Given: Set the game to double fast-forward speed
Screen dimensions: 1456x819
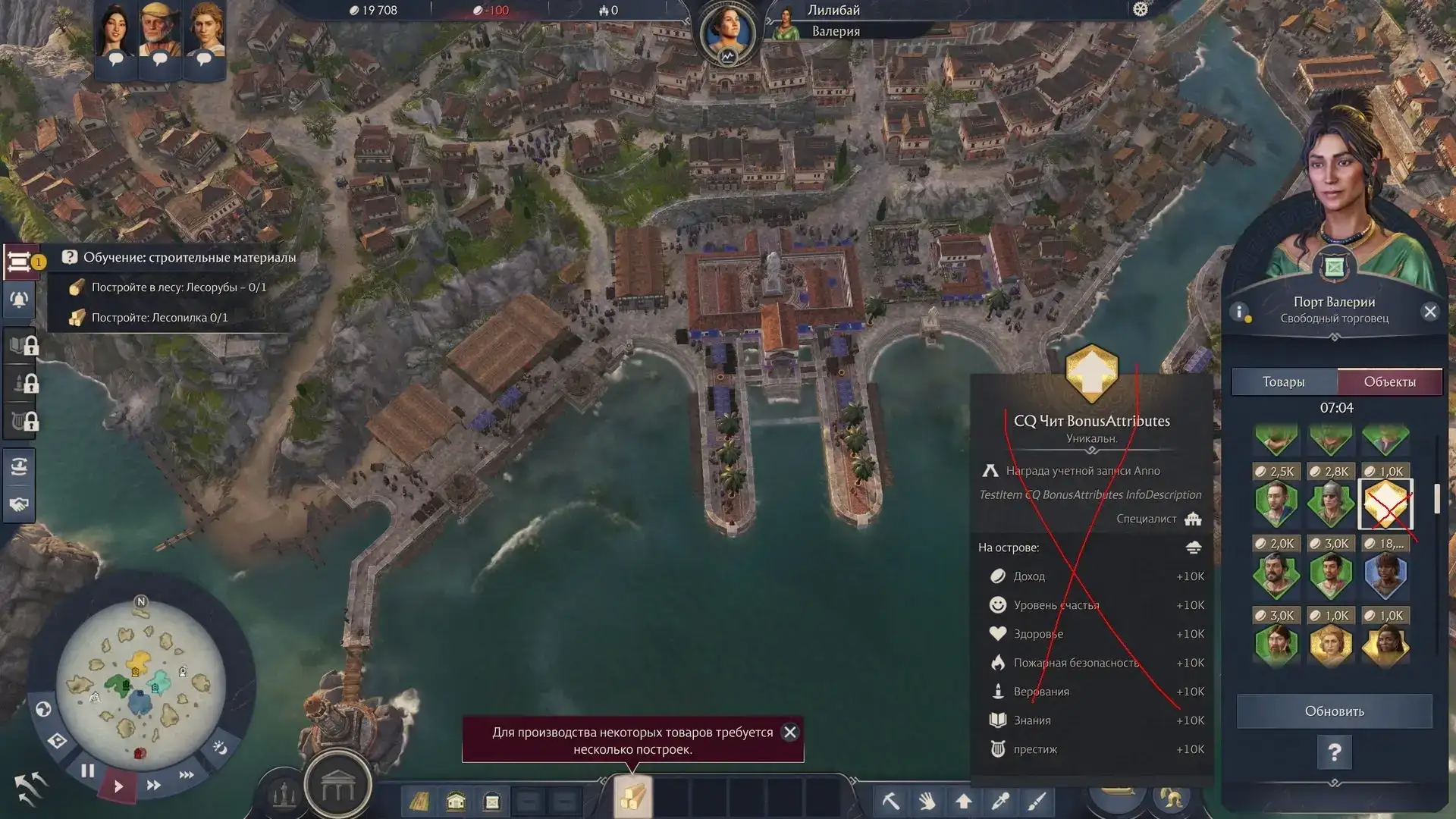Looking at the screenshot, I should (x=154, y=786).
